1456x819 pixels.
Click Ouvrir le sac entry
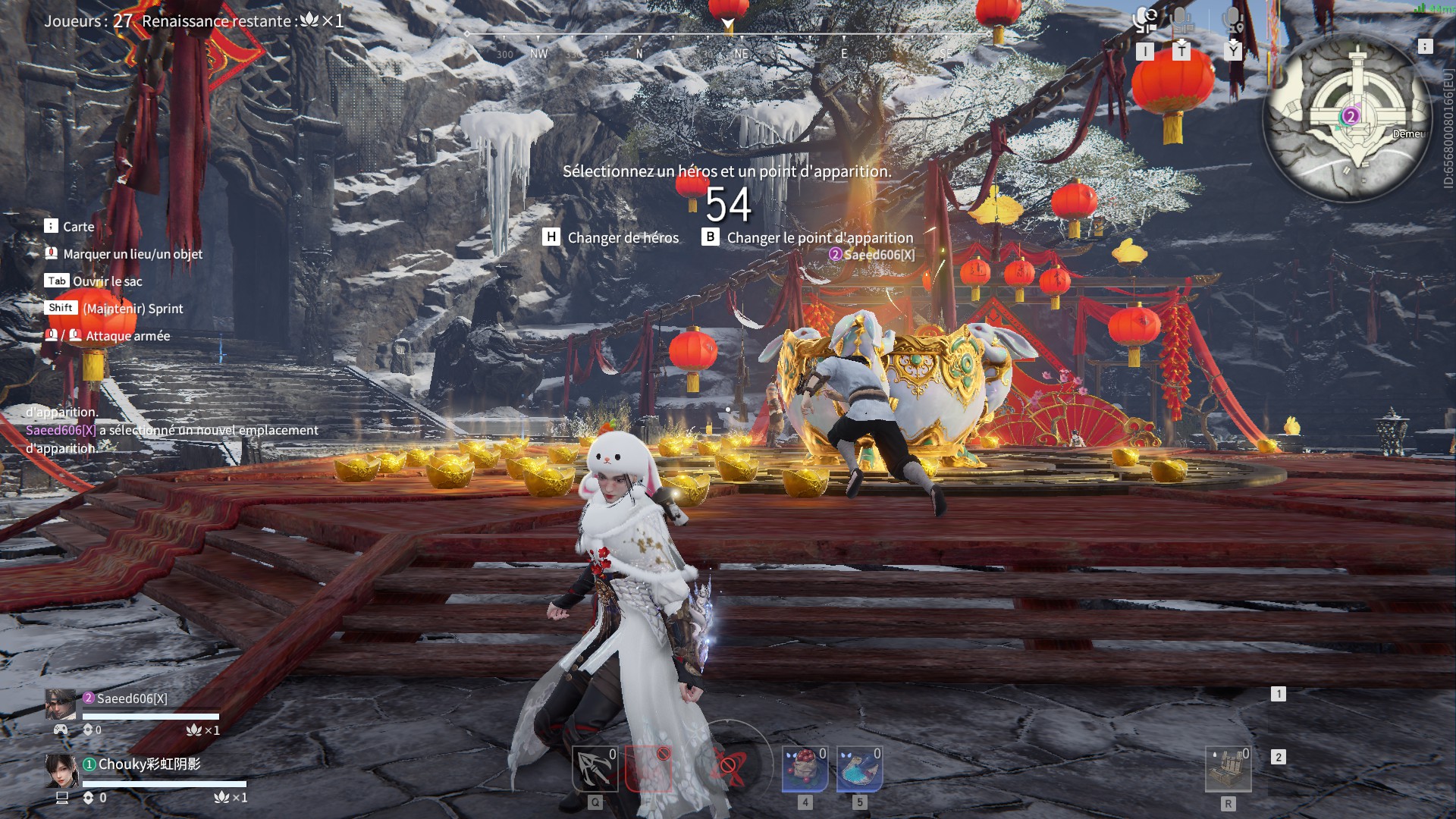click(108, 281)
